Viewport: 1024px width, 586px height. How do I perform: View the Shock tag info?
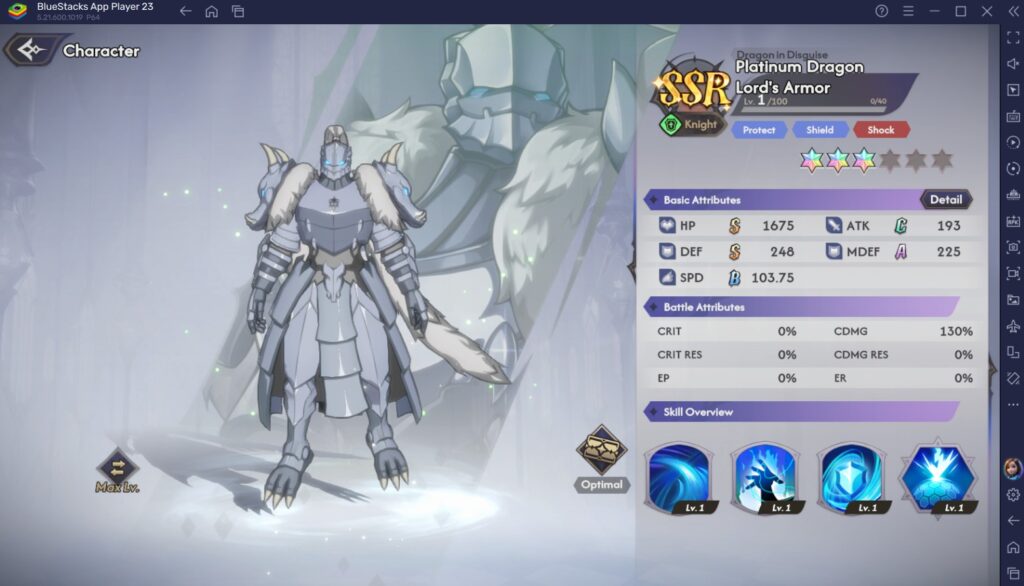pyautogui.click(x=881, y=130)
